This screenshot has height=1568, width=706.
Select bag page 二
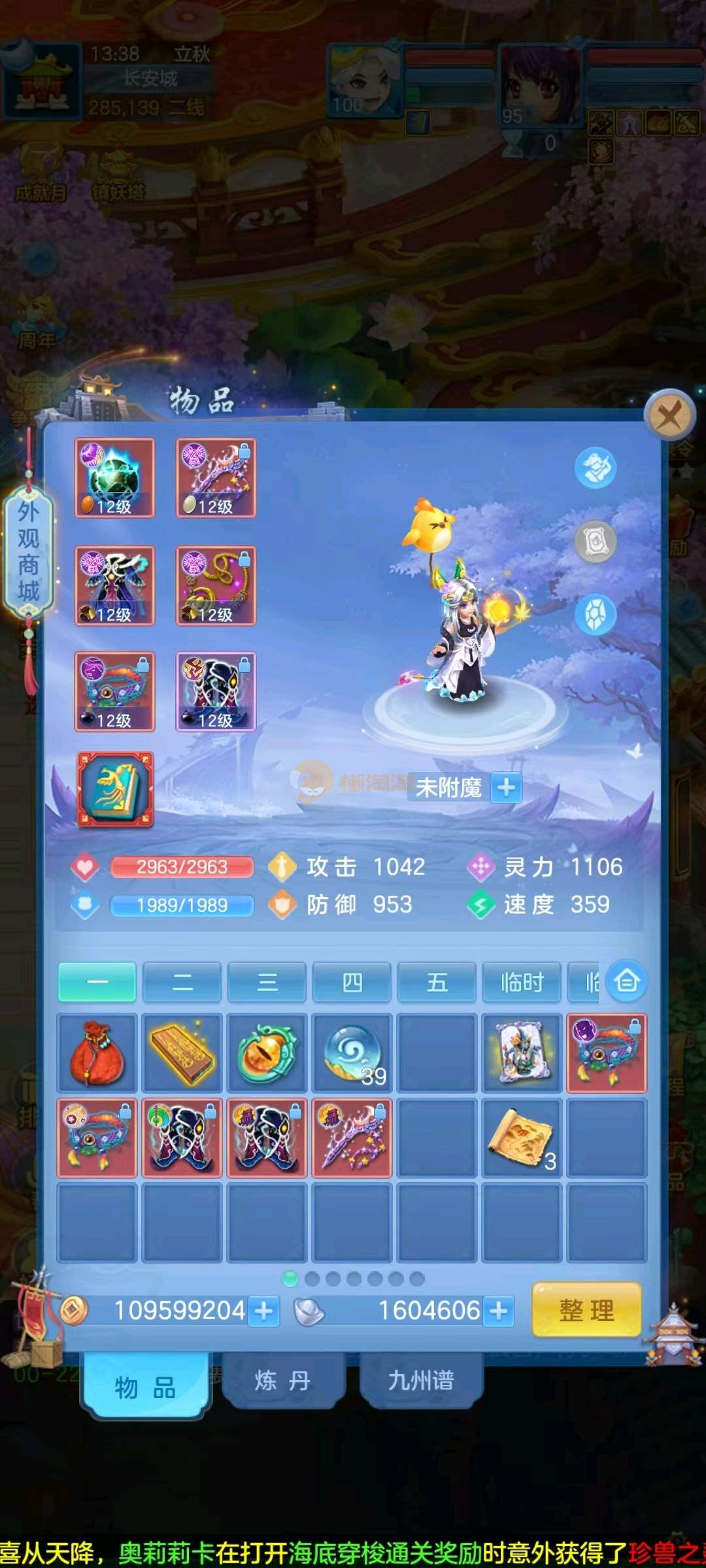pyautogui.click(x=182, y=981)
